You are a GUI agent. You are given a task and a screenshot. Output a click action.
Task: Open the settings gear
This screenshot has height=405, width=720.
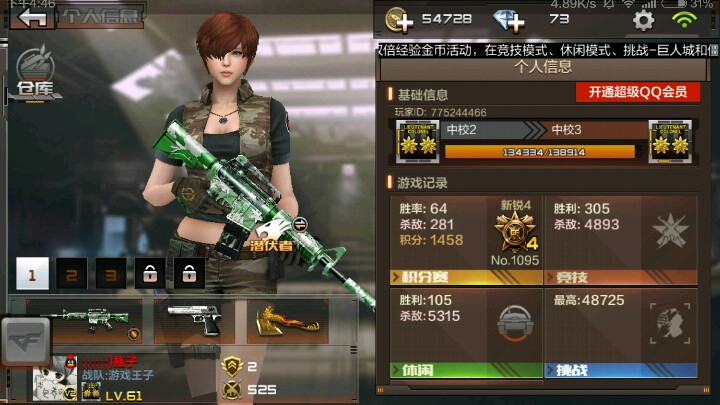point(643,20)
